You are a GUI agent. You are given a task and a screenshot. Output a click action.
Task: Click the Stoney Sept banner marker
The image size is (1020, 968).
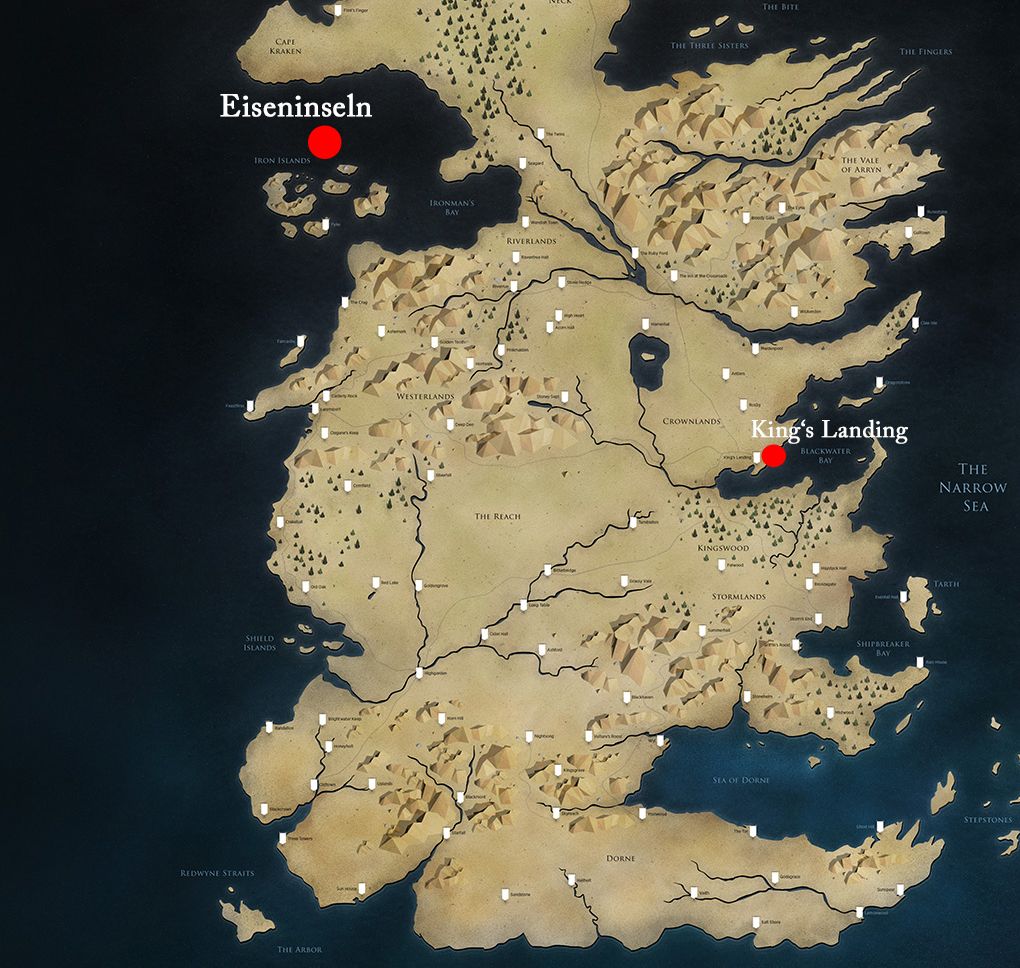click(x=565, y=396)
